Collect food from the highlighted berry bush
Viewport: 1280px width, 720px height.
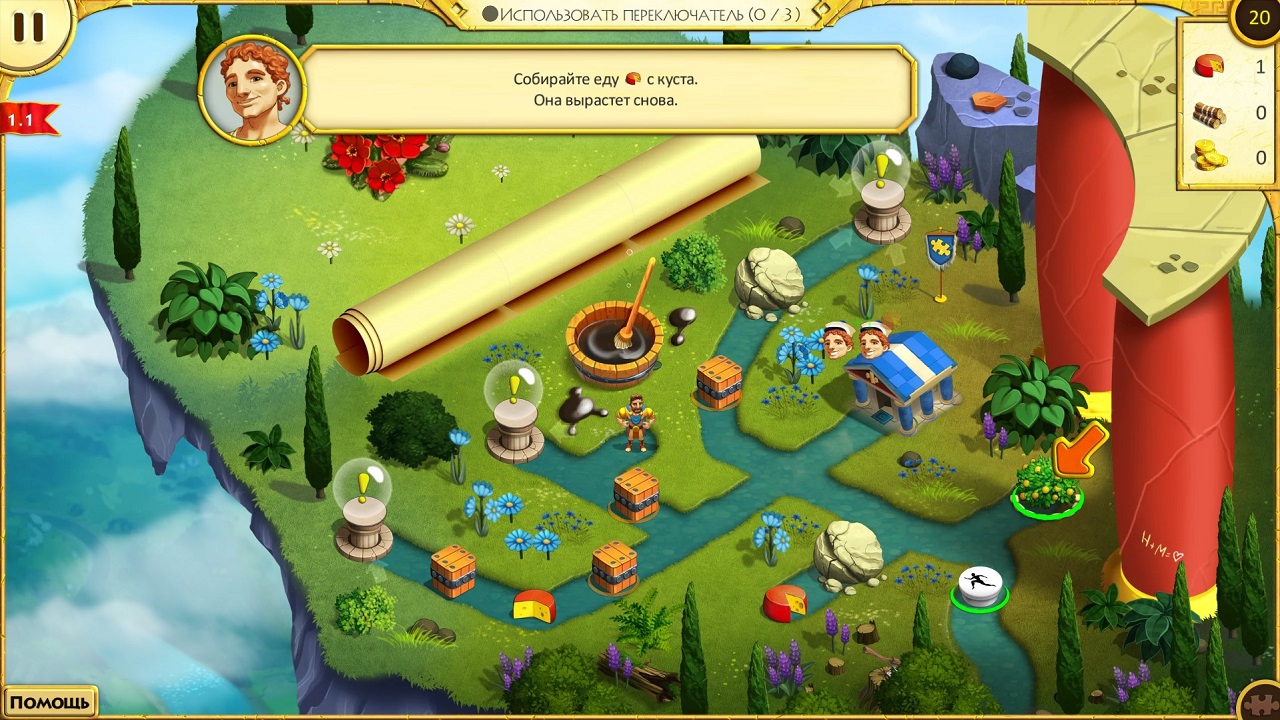[1046, 490]
